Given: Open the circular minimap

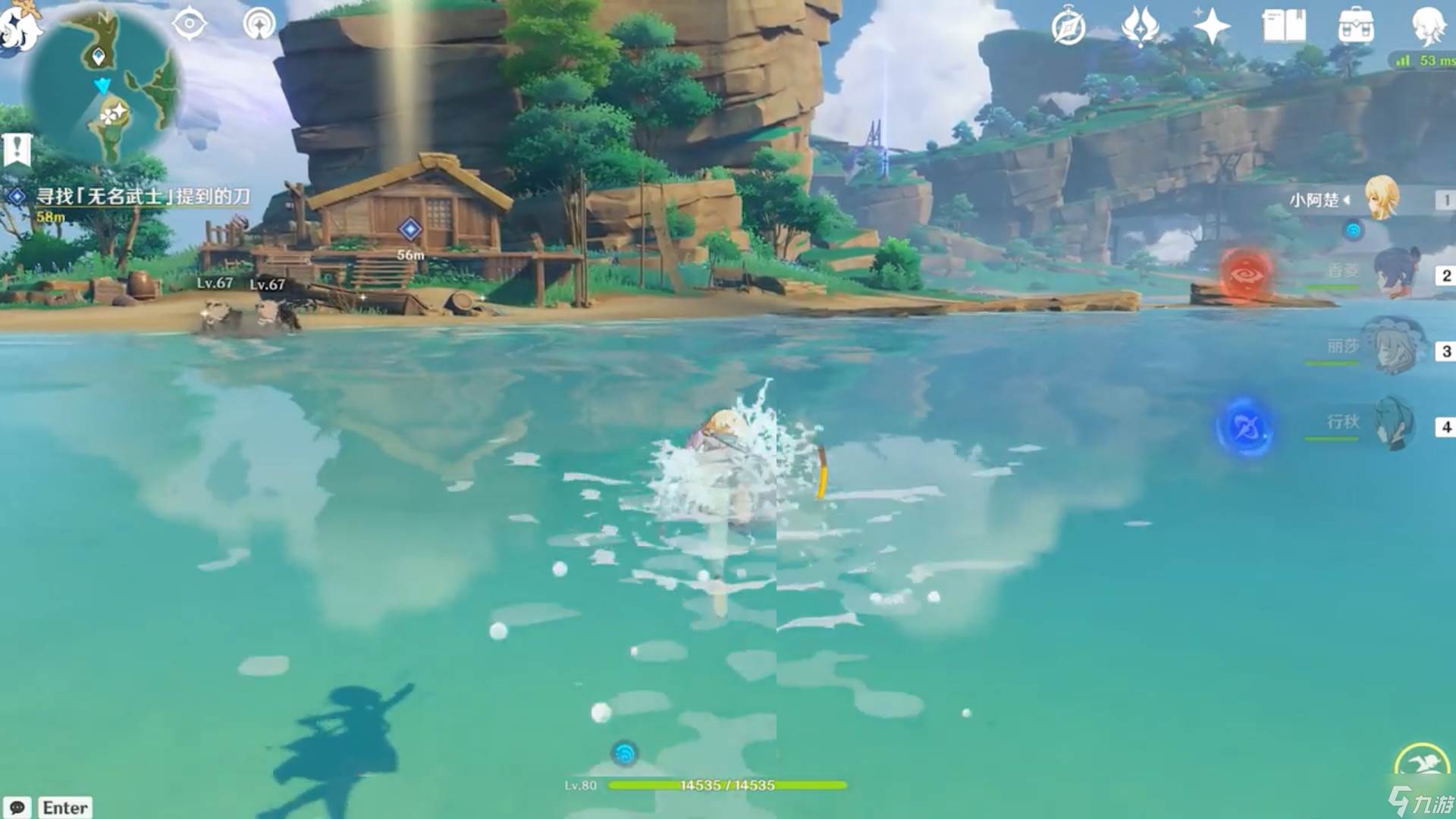Looking at the screenshot, I should [x=101, y=85].
